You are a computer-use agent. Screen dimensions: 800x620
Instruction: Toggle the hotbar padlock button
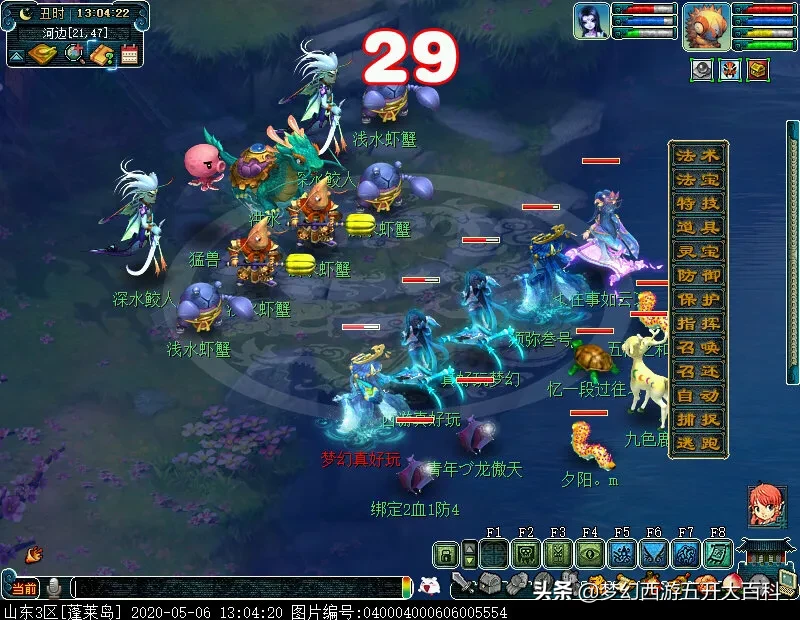coord(446,555)
